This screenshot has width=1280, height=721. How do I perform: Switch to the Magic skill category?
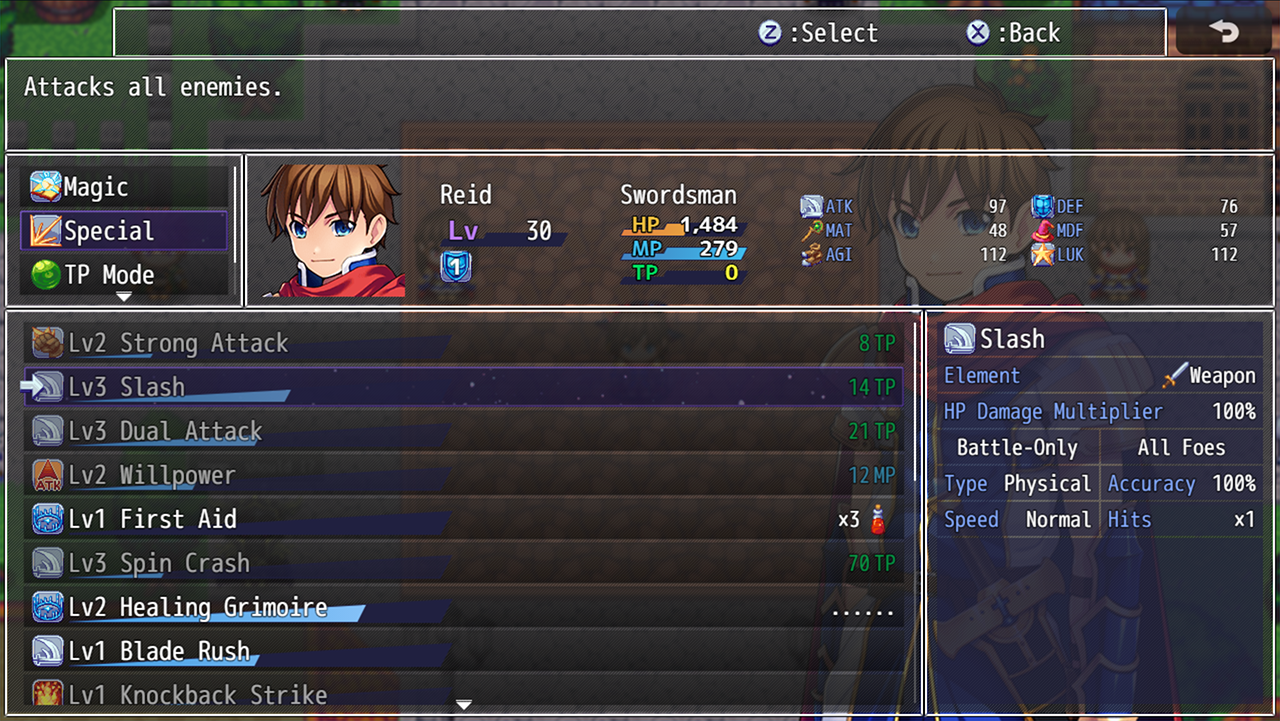[123, 187]
